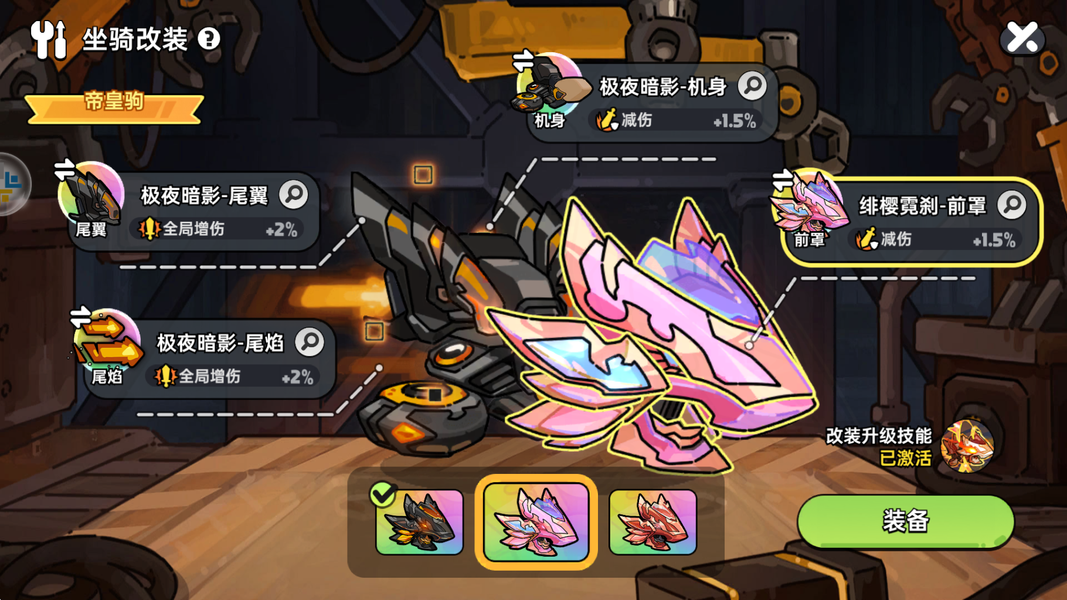The image size is (1067, 600).
Task: Inspect 极夜暗影-机身 with its magnifier
Action: click(752, 87)
